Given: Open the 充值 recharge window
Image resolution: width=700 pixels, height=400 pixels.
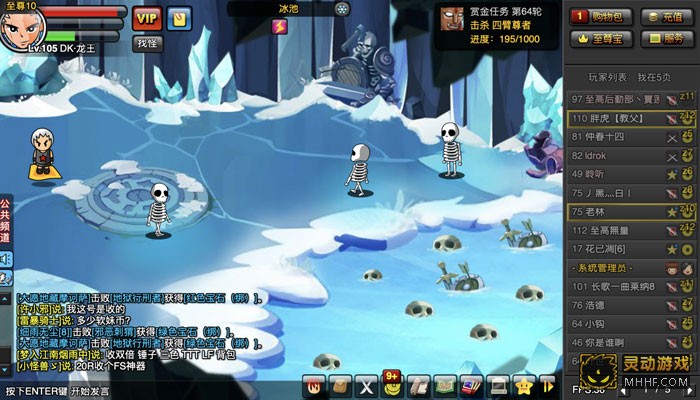Looking at the screenshot, I should point(663,17).
